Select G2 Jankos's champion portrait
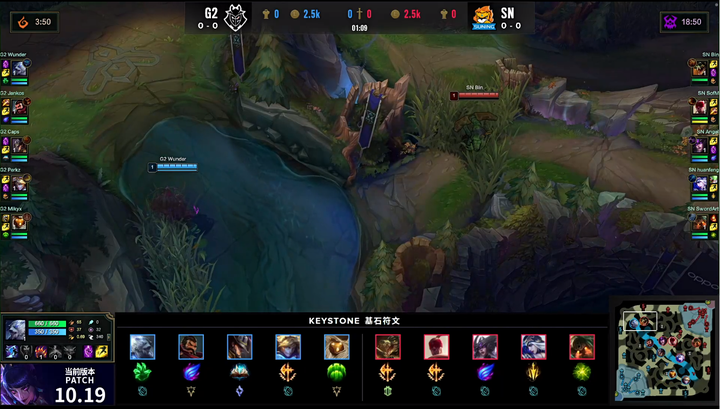This screenshot has width=720, height=409. pyautogui.click(x=18, y=107)
